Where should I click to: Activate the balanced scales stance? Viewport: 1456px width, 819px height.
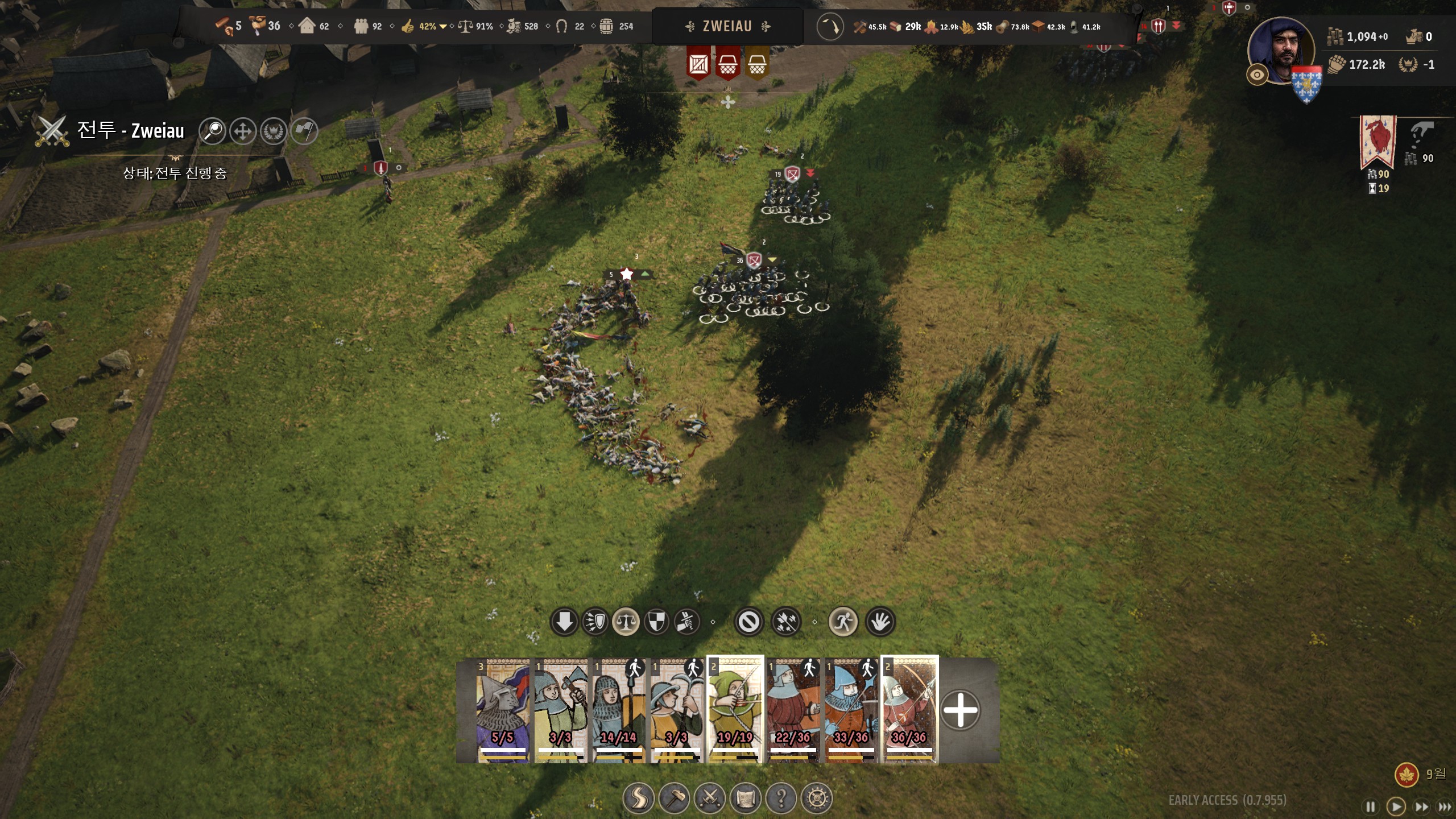click(x=626, y=622)
